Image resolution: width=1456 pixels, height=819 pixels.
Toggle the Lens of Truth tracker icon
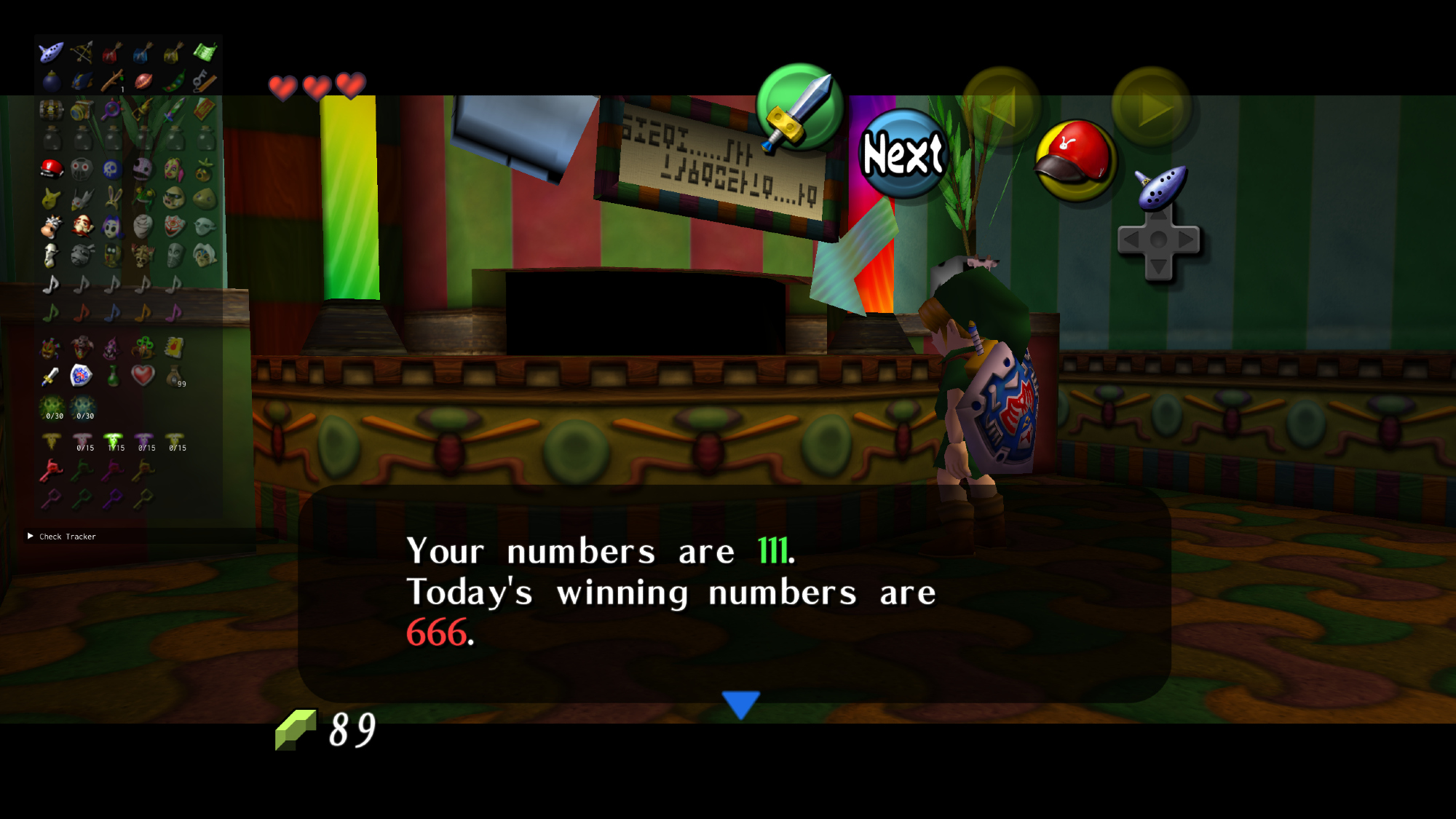[112, 110]
